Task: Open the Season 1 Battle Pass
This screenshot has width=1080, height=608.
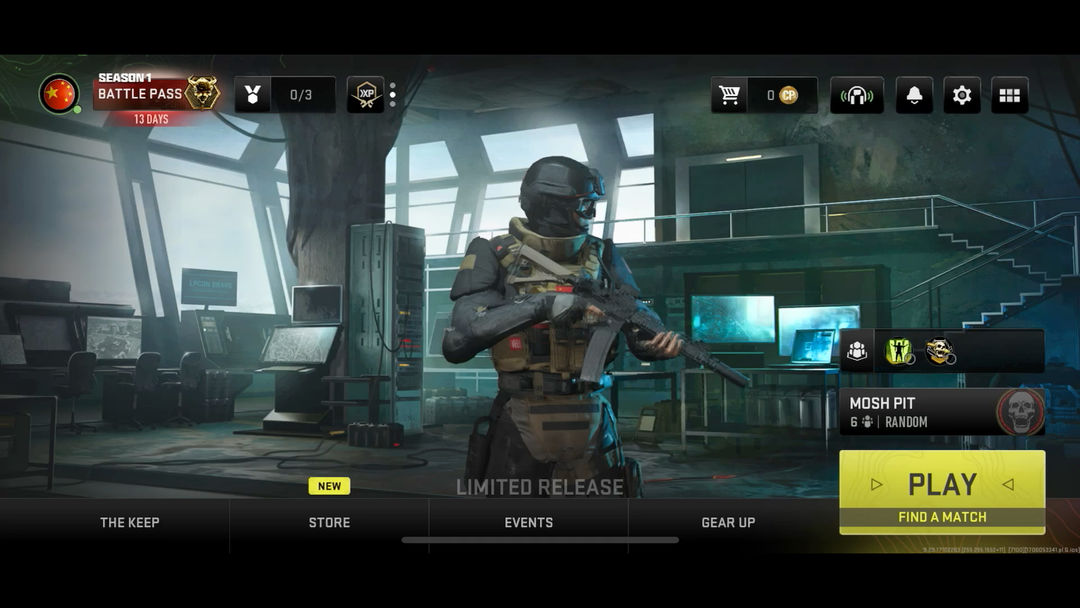Action: click(157, 94)
